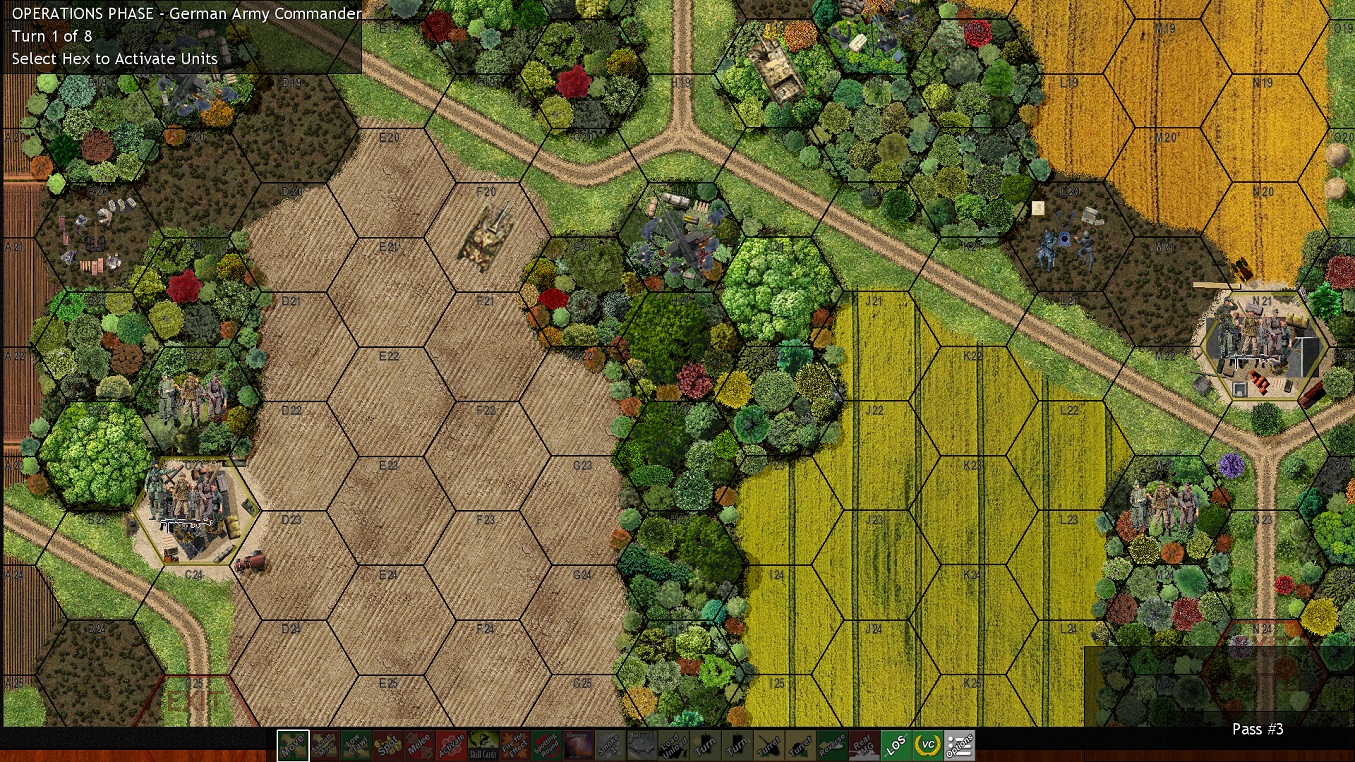The width and height of the screenshot is (1355, 762).
Task: Activate the Assault Move icon
Action: (x=325, y=746)
